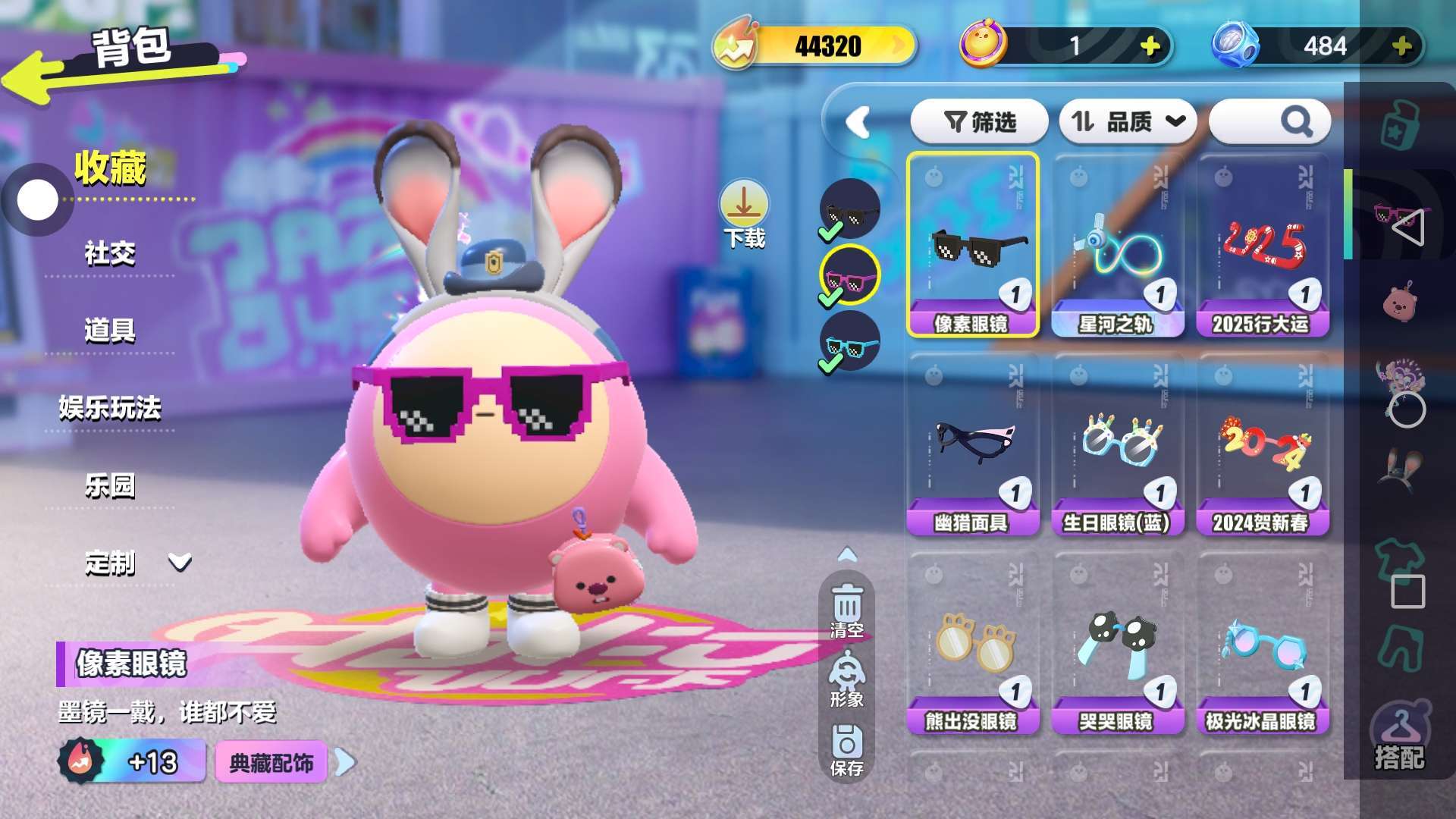Open the 品质 sort dropdown

point(1127,121)
